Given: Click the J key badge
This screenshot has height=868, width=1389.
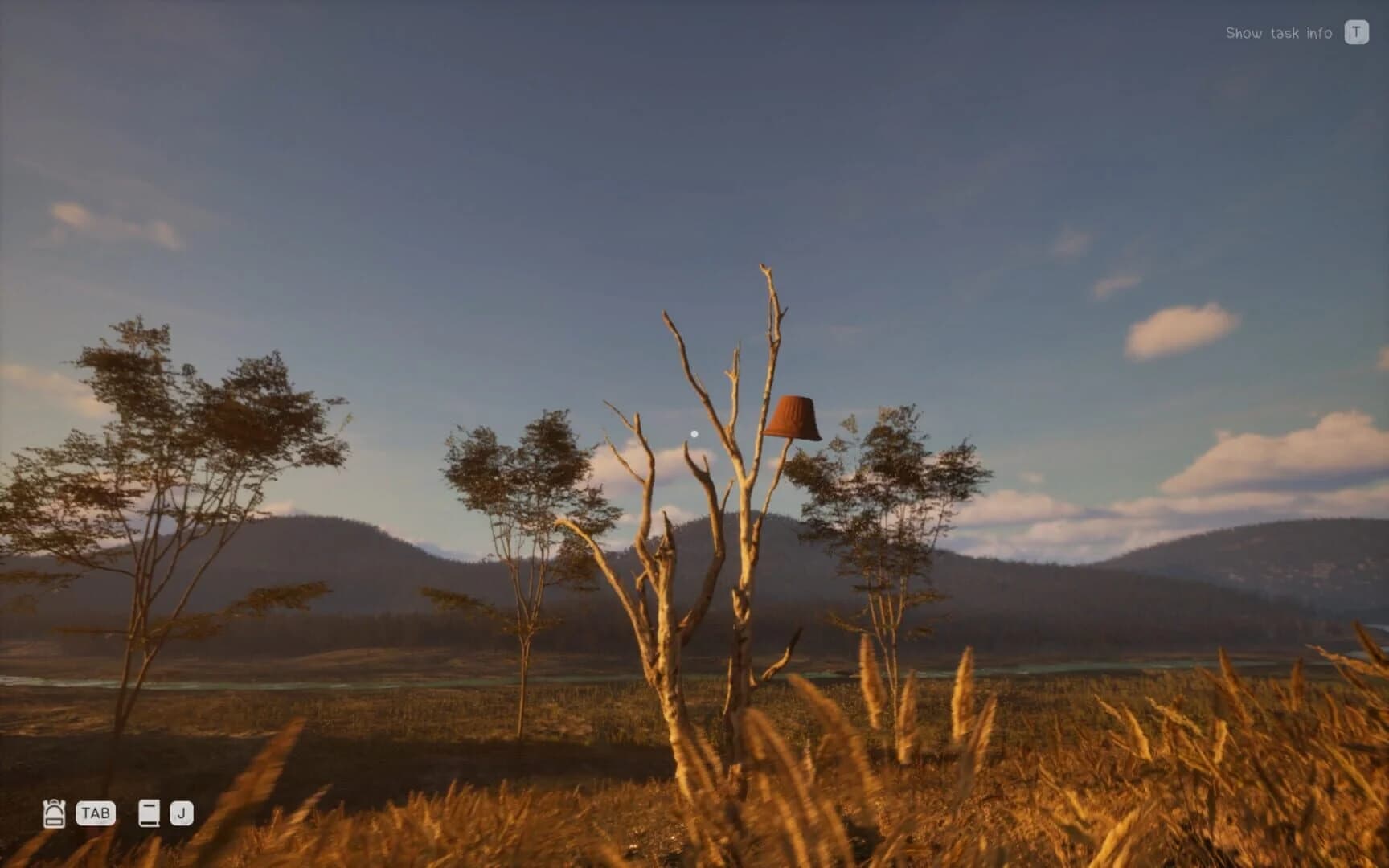Looking at the screenshot, I should (183, 813).
